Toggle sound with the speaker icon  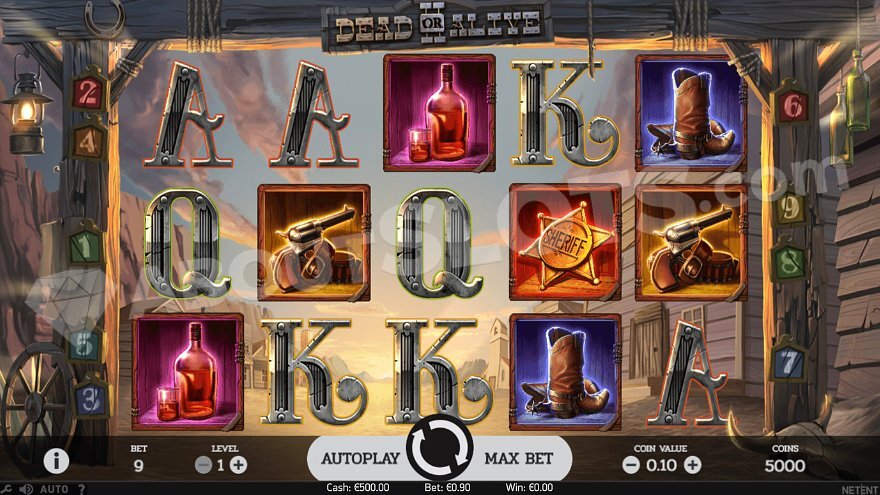pyautogui.click(x=27, y=489)
